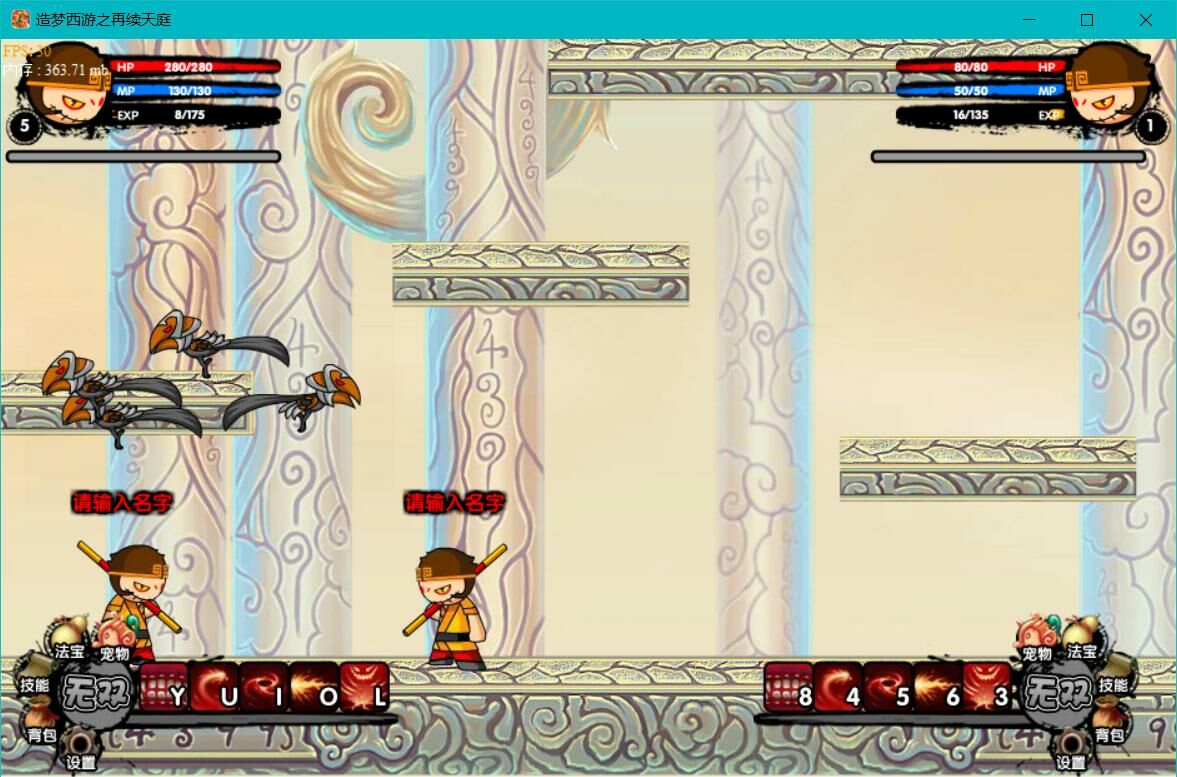Open player two's 宠物 pet menu
This screenshot has height=777, width=1177.
(x=1036, y=638)
